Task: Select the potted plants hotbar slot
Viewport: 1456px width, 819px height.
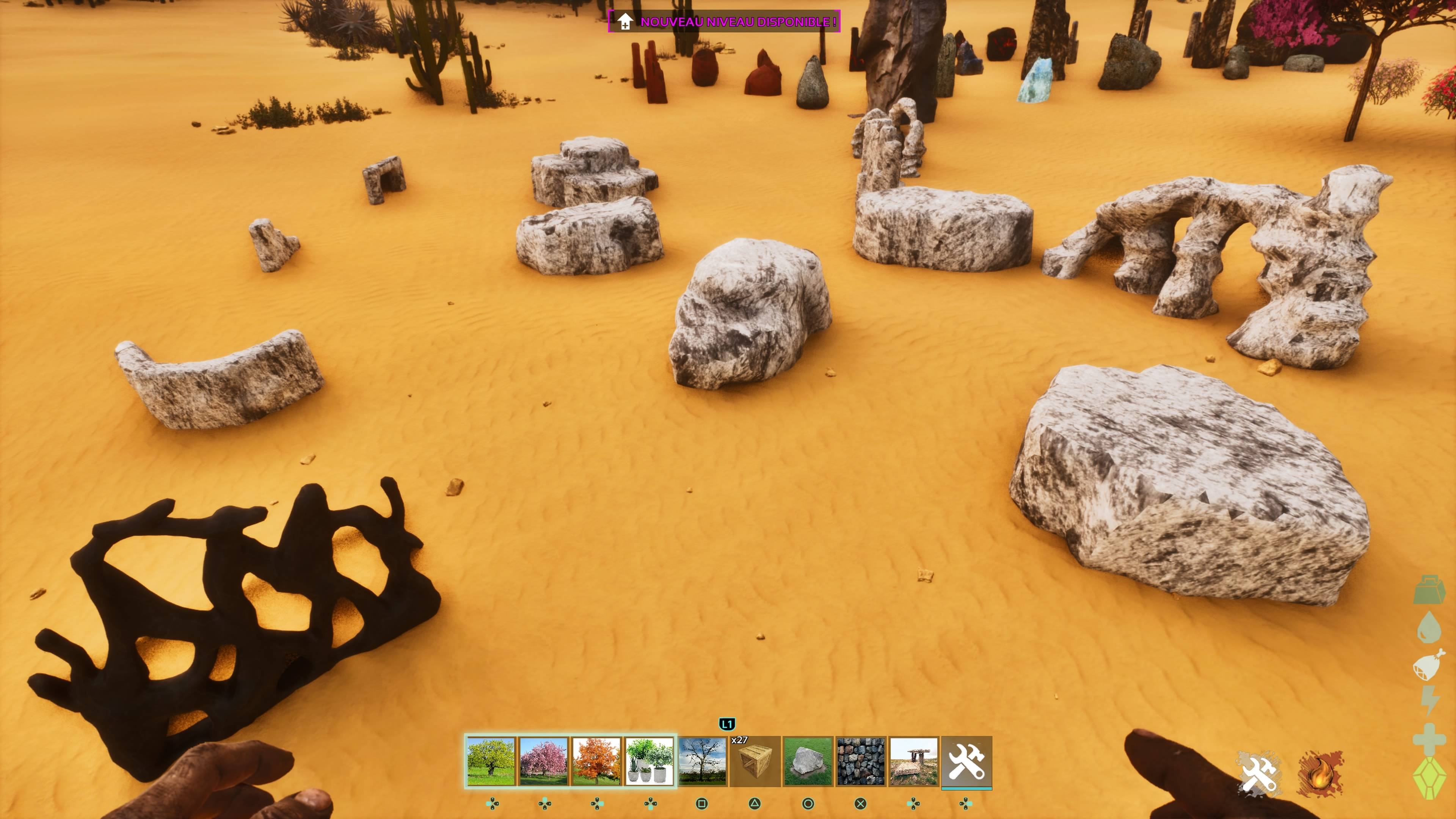Action: pos(649,761)
